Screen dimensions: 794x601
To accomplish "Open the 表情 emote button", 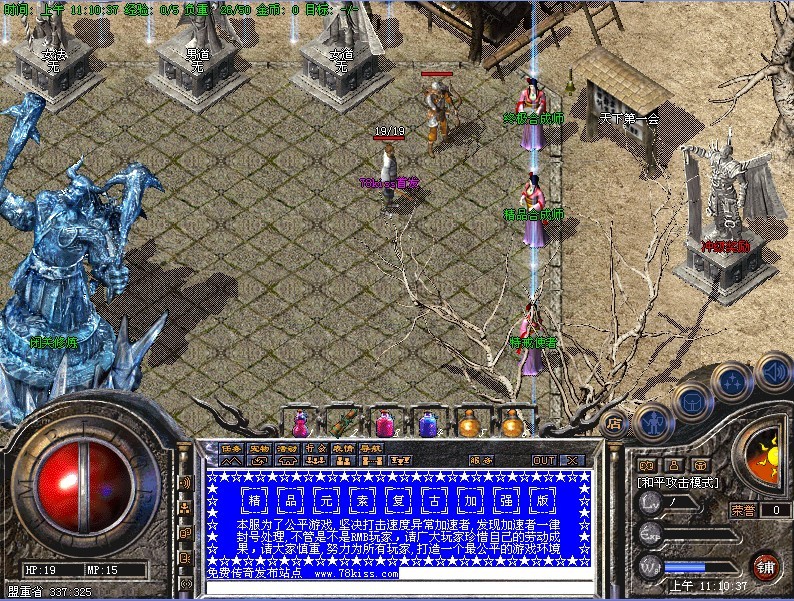I will point(343,448).
